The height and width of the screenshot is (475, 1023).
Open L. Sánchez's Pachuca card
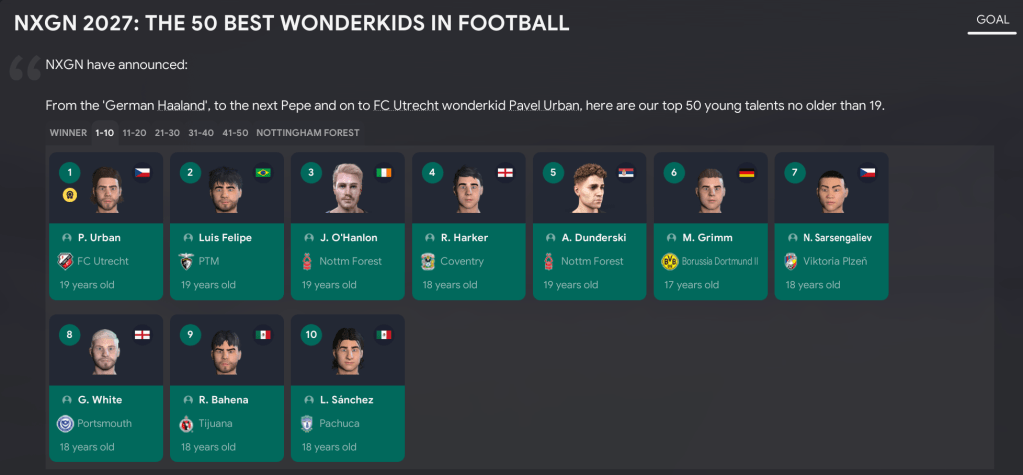pyautogui.click(x=348, y=388)
